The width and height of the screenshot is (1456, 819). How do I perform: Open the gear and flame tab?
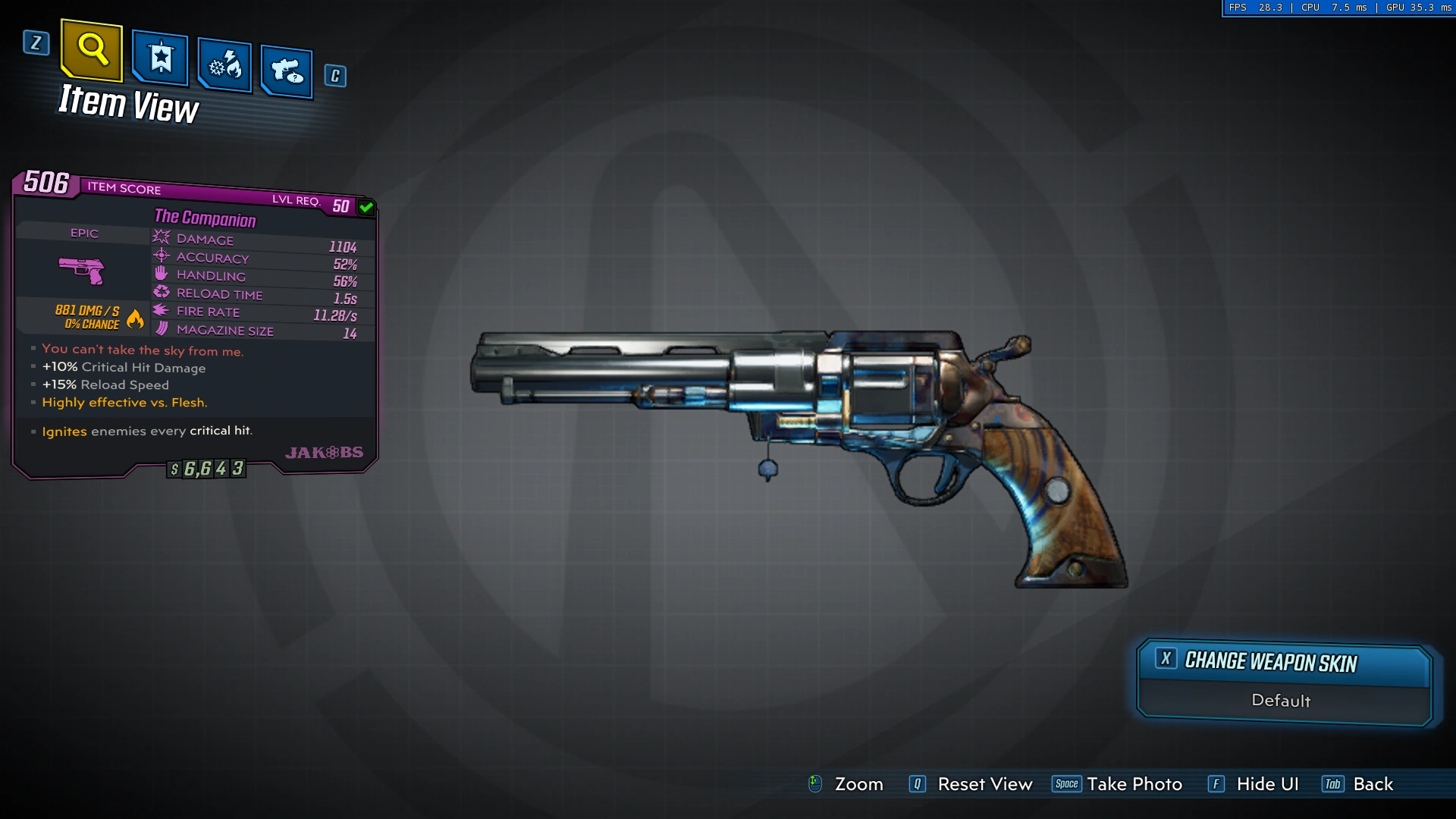click(224, 65)
